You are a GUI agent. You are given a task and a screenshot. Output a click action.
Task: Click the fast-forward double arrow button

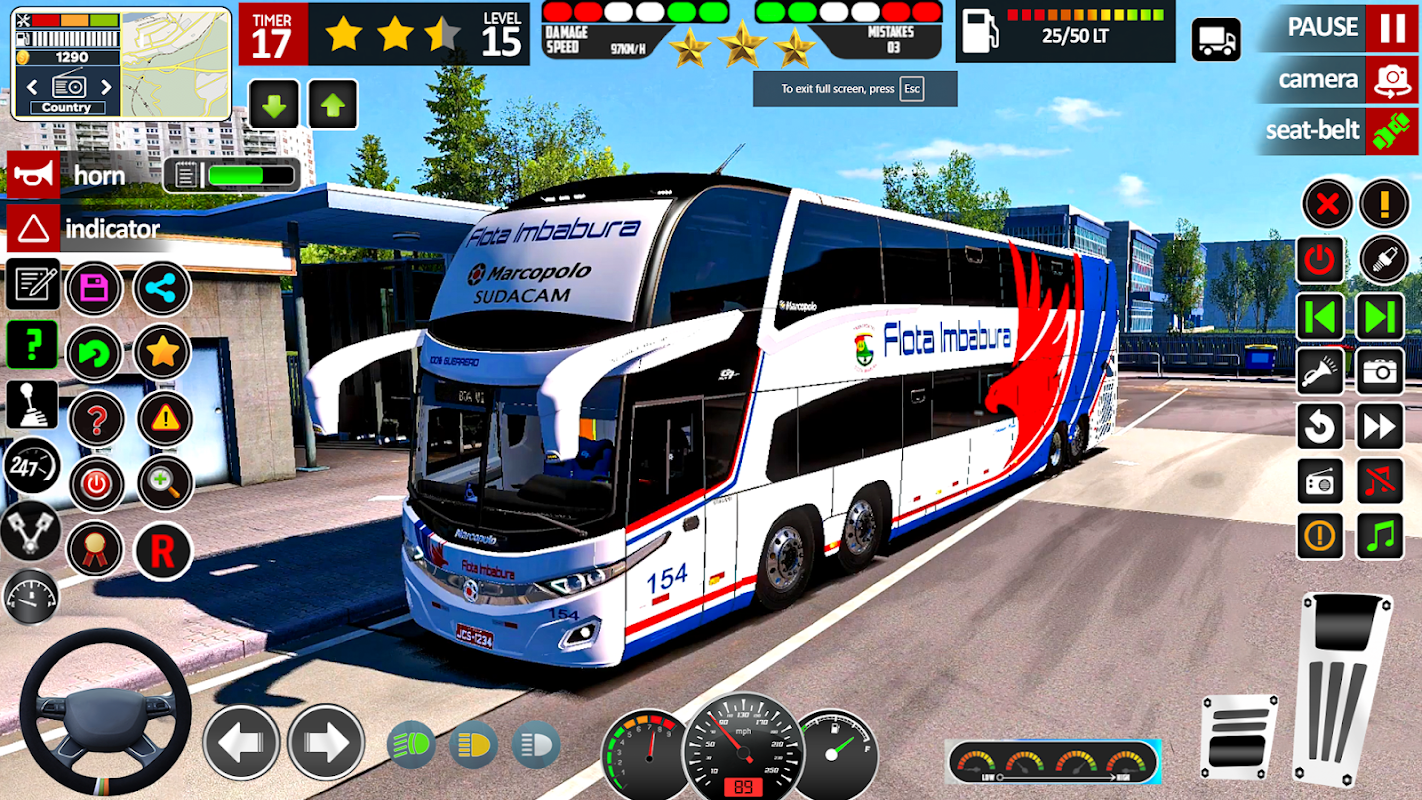coord(1380,428)
